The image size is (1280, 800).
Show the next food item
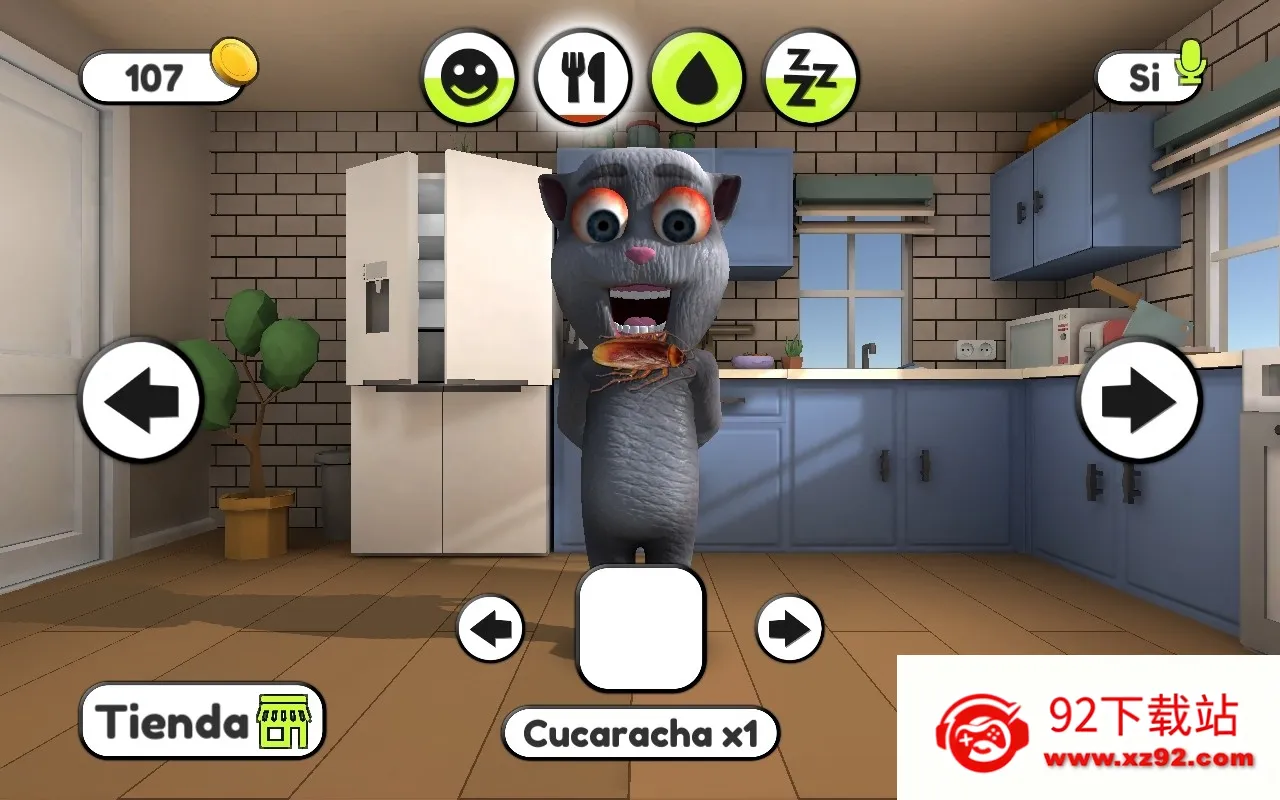pos(789,629)
